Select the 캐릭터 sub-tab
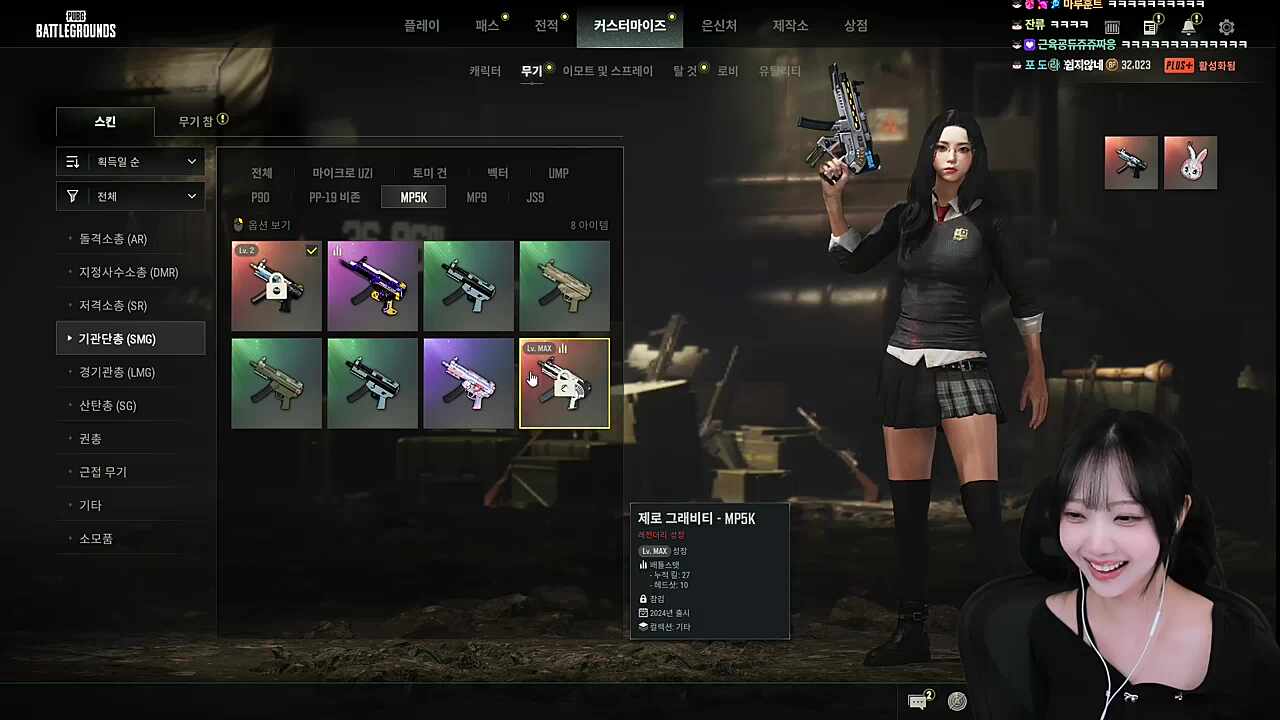 485,71
